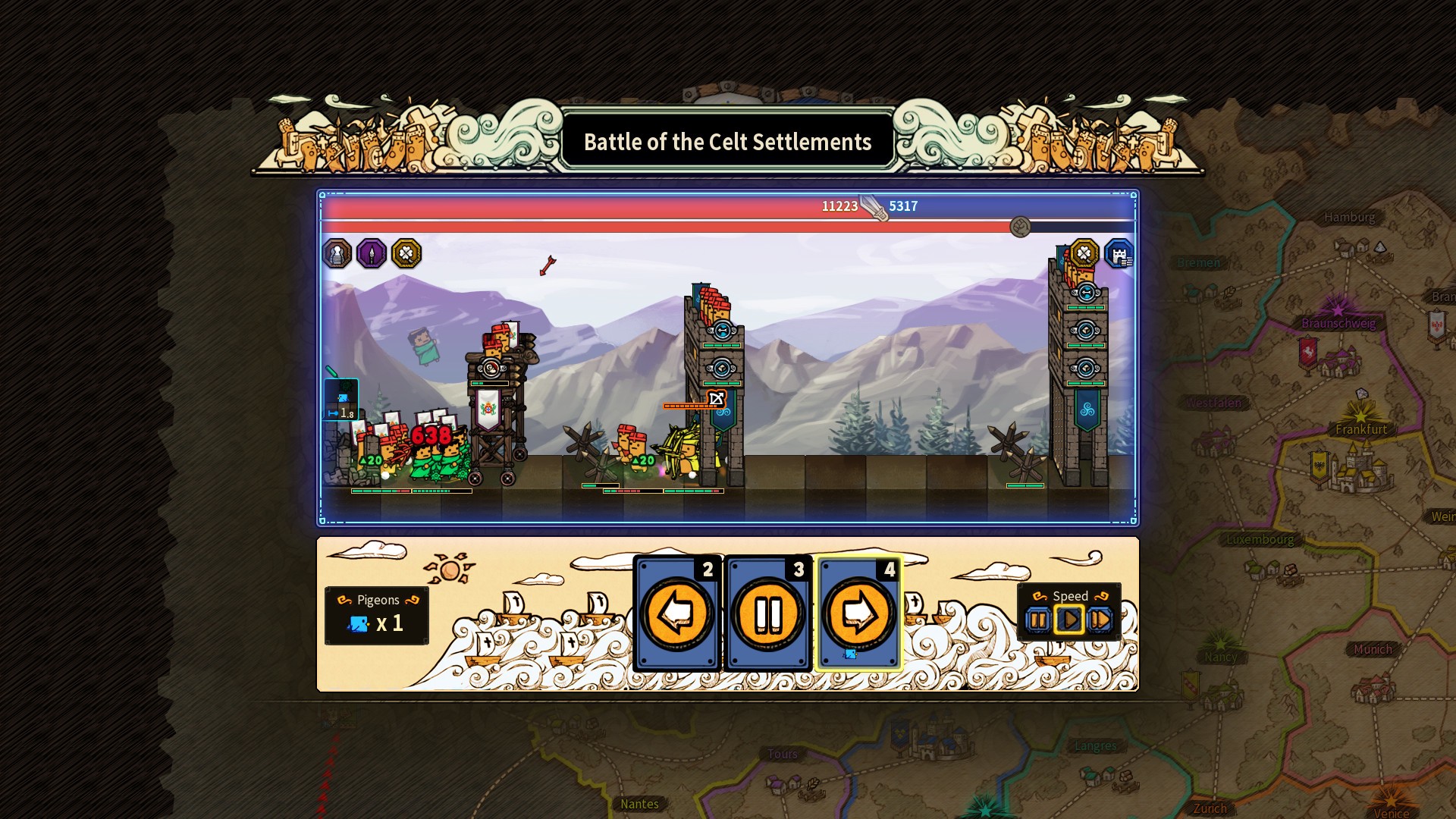This screenshot has width=1456, height=819.
Task: Select the normal play speed option
Action: click(x=1069, y=620)
